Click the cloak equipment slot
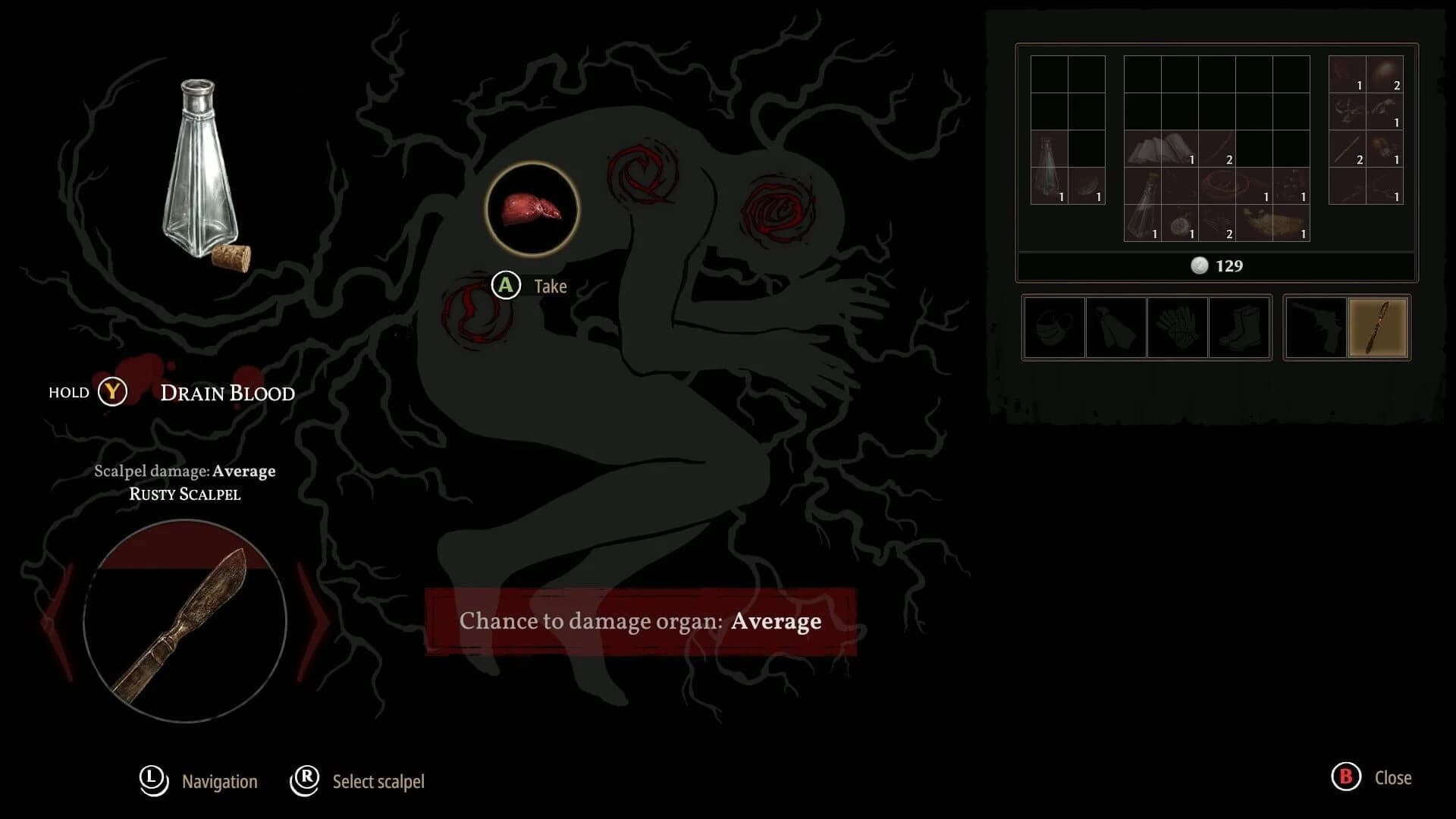The height and width of the screenshot is (819, 1456). [x=1116, y=328]
